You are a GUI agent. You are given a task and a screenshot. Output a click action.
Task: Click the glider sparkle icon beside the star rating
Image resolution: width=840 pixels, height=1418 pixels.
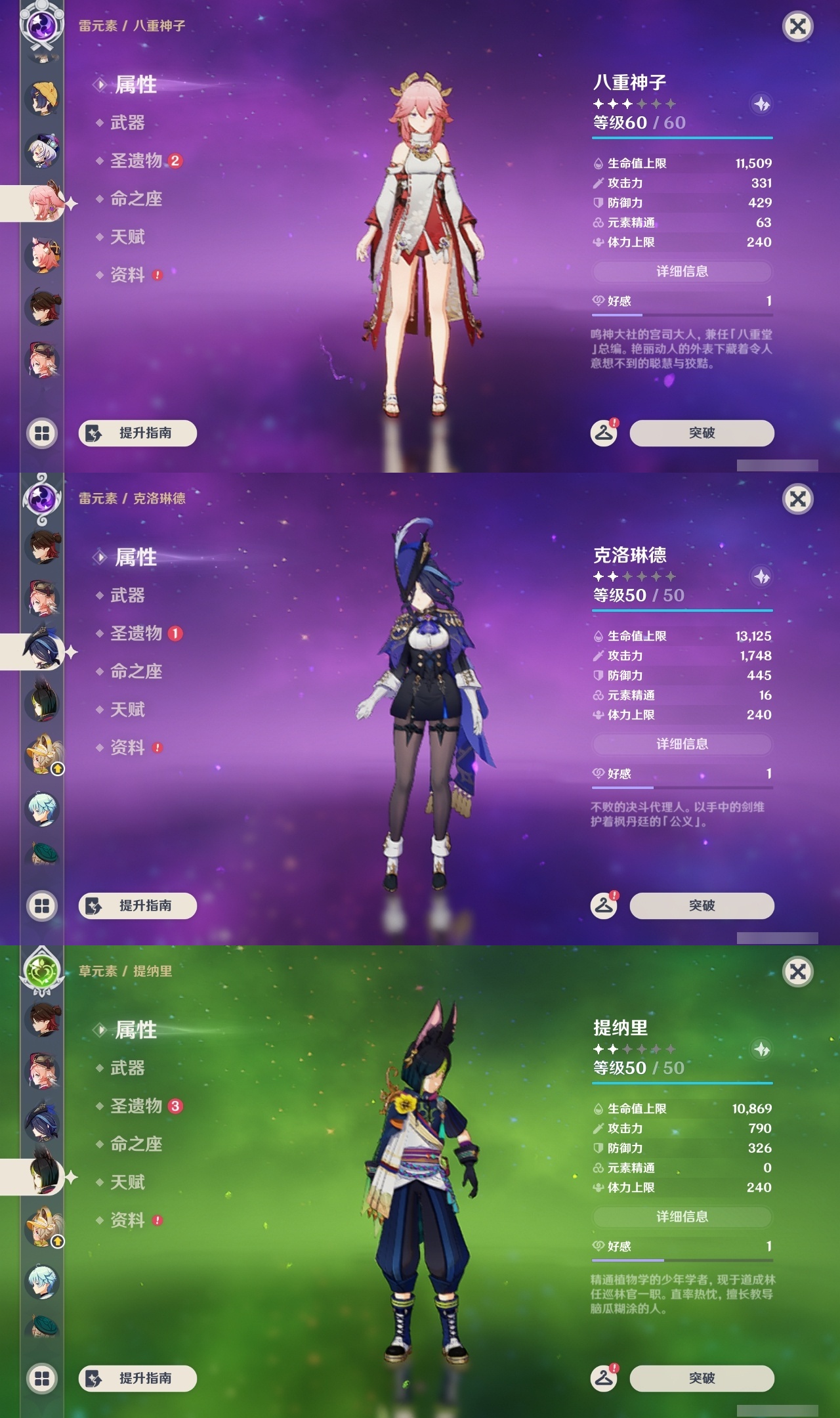tap(760, 103)
